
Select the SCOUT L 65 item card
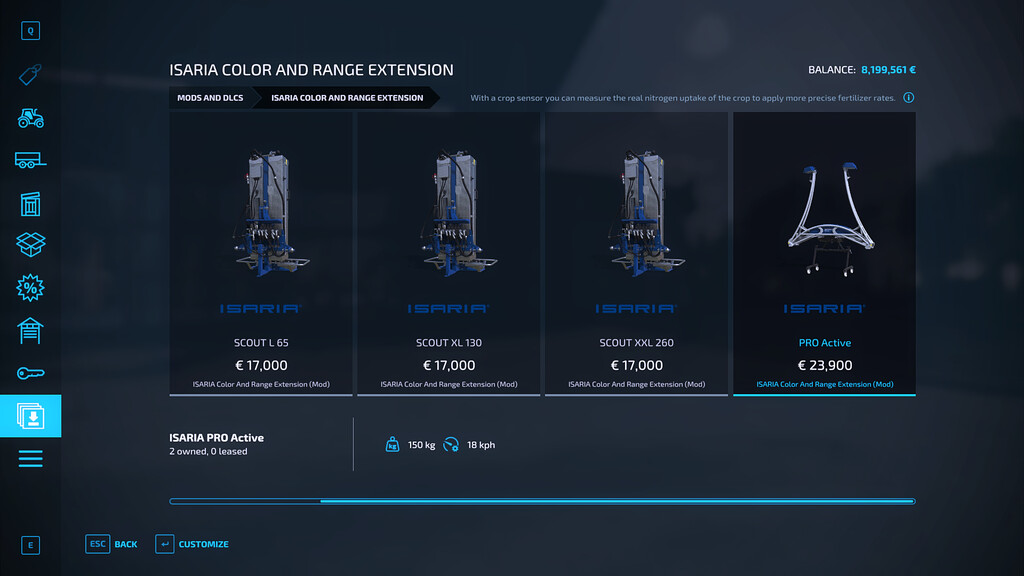point(261,253)
